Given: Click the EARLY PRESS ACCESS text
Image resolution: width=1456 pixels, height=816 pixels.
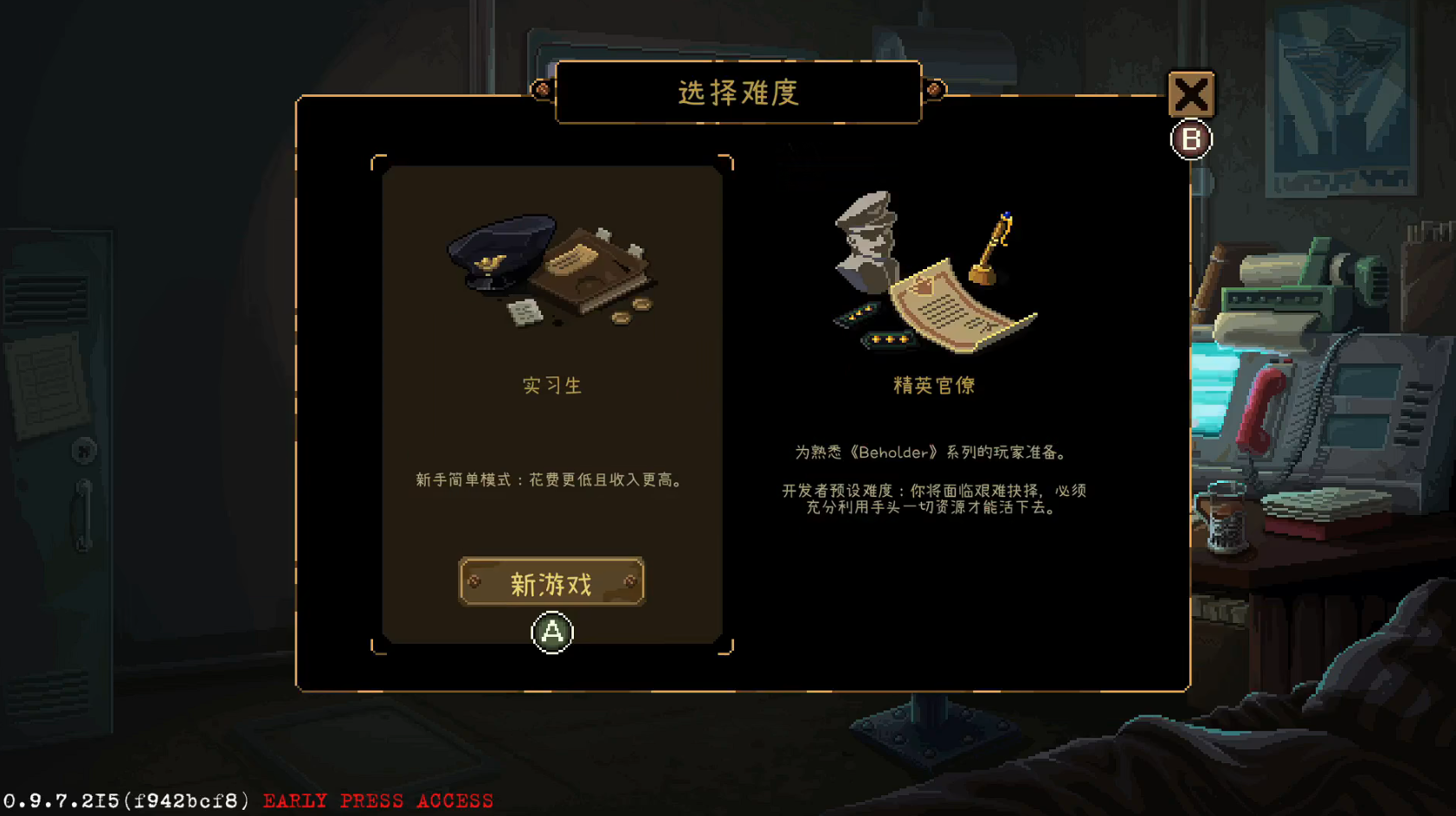Looking at the screenshot, I should click(x=378, y=800).
